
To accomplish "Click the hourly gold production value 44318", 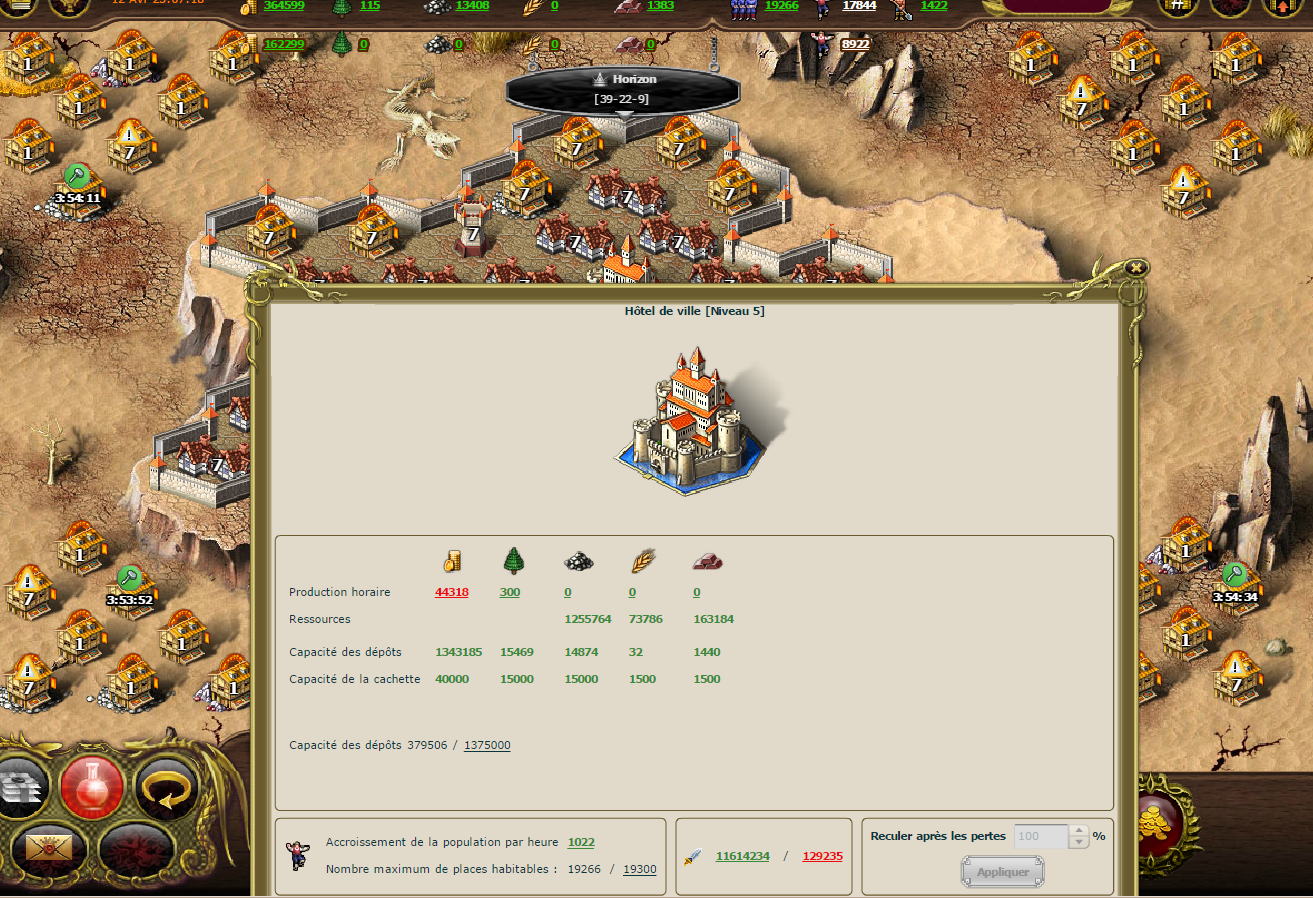I will click(x=451, y=592).
